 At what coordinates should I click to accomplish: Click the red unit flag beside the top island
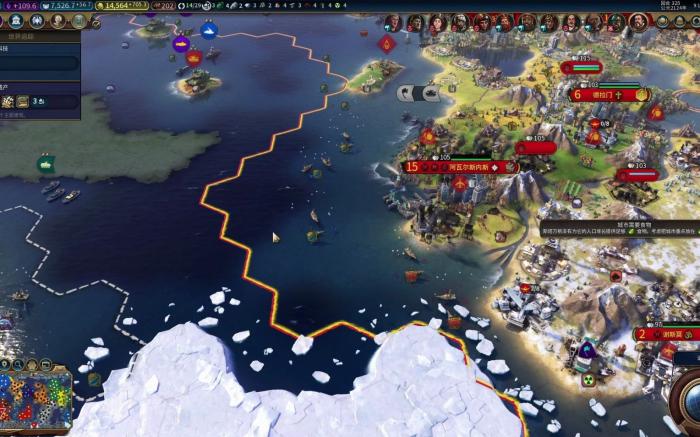[195, 57]
